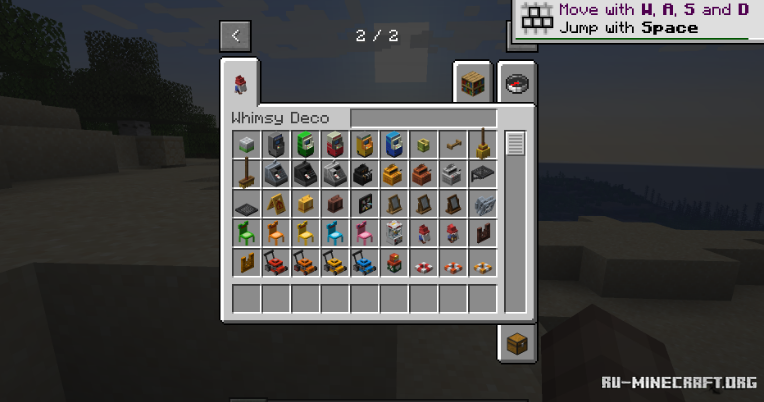Go to the previous creative tab page
Viewport: 764px width, 402px height.
point(235,36)
